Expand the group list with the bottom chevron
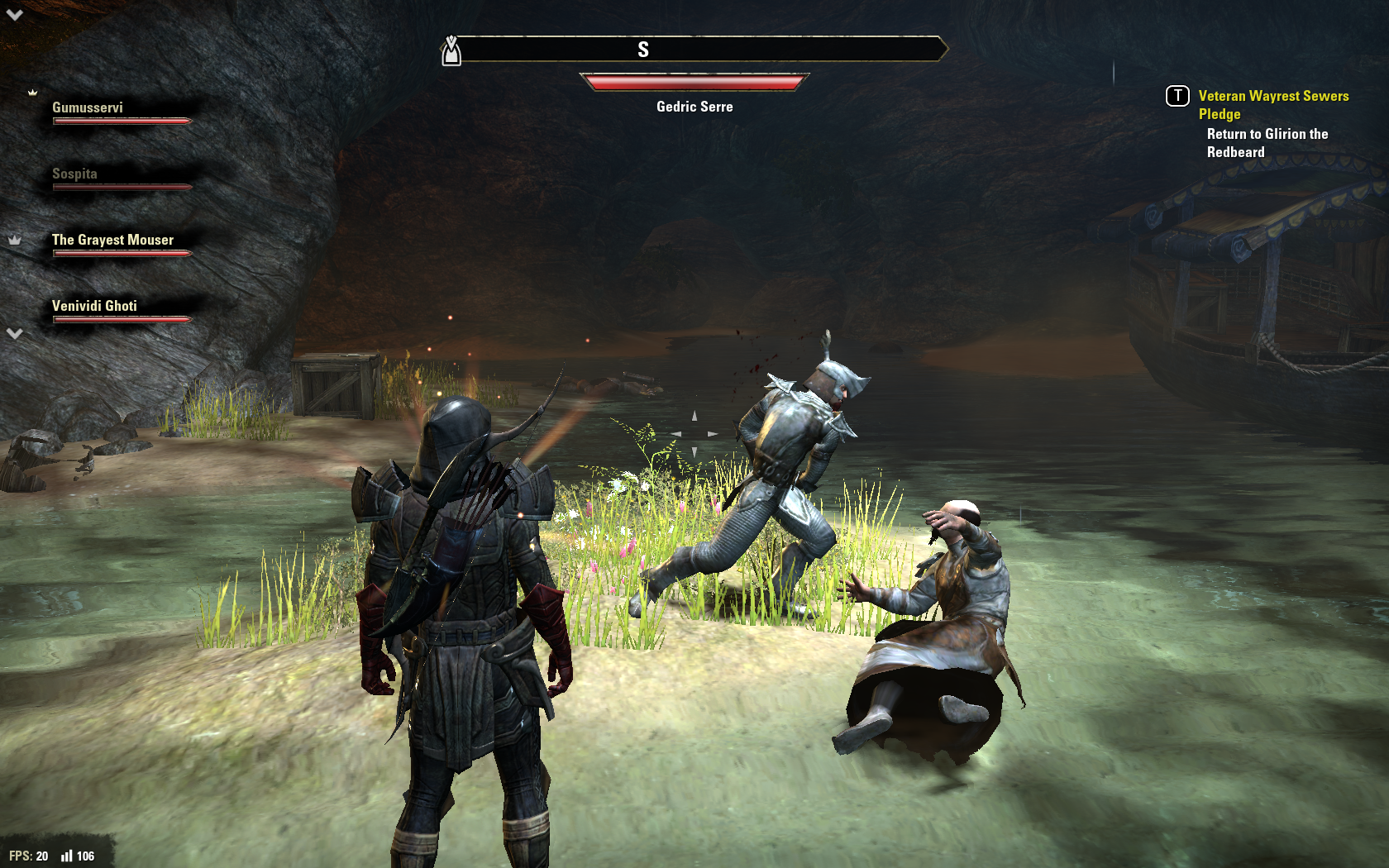1389x868 pixels. coord(15,333)
